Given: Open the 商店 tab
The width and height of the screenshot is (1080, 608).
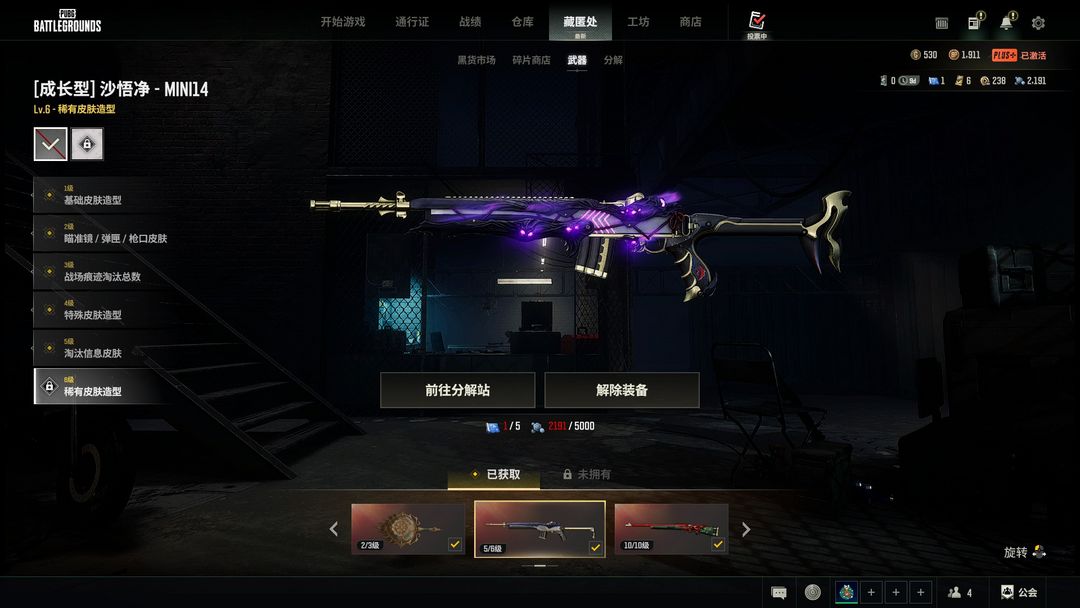Looking at the screenshot, I should pyautogui.click(x=690, y=22).
